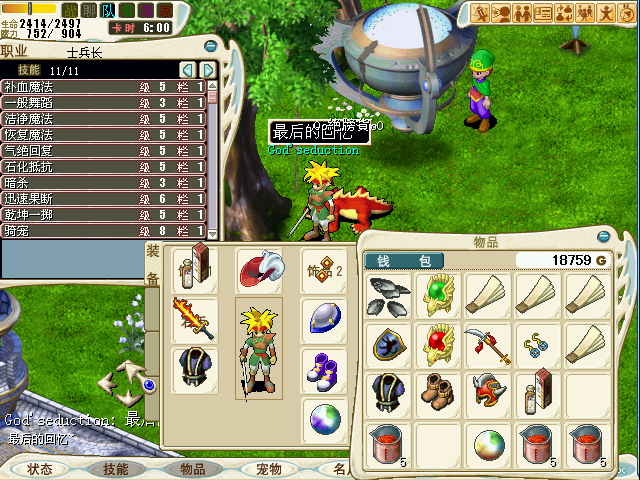
Task: Choose the blue earrings inventory item
Action: pyautogui.click(x=537, y=344)
